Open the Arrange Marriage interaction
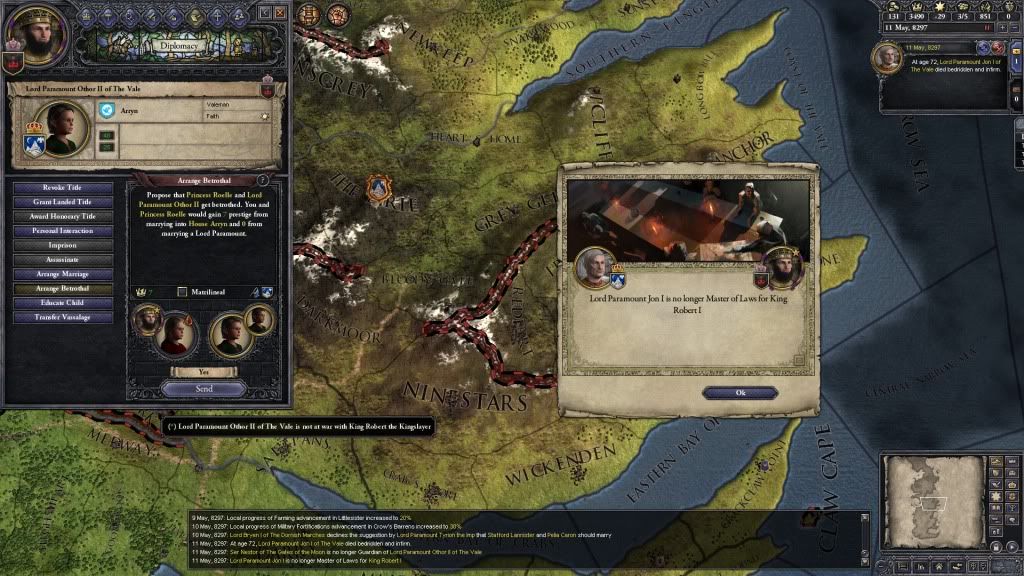Image resolution: width=1024 pixels, height=576 pixels. click(x=62, y=274)
